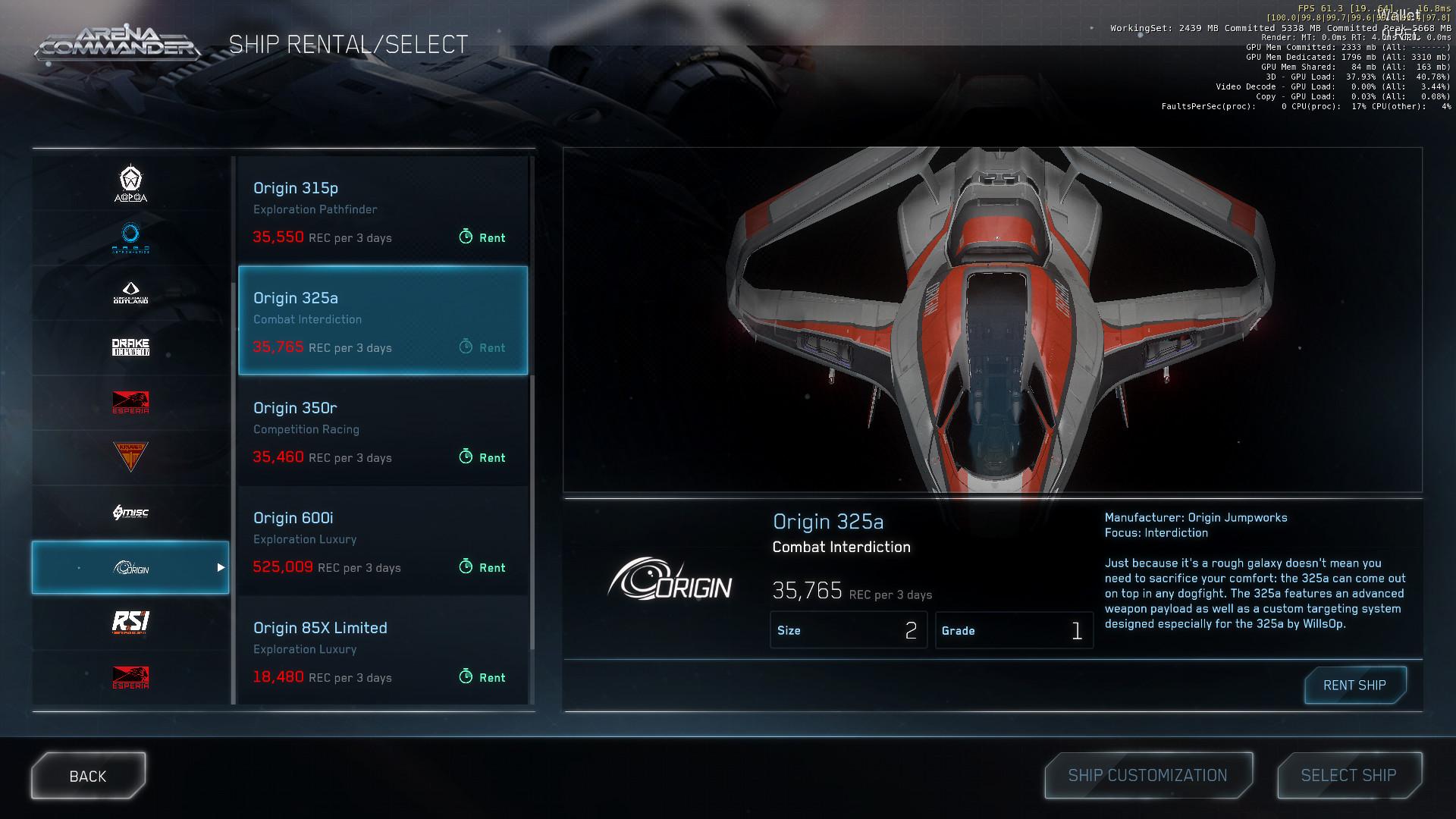Image resolution: width=1456 pixels, height=819 pixels.
Task: Select the AOPOA manufacturer icon
Action: pyautogui.click(x=130, y=182)
